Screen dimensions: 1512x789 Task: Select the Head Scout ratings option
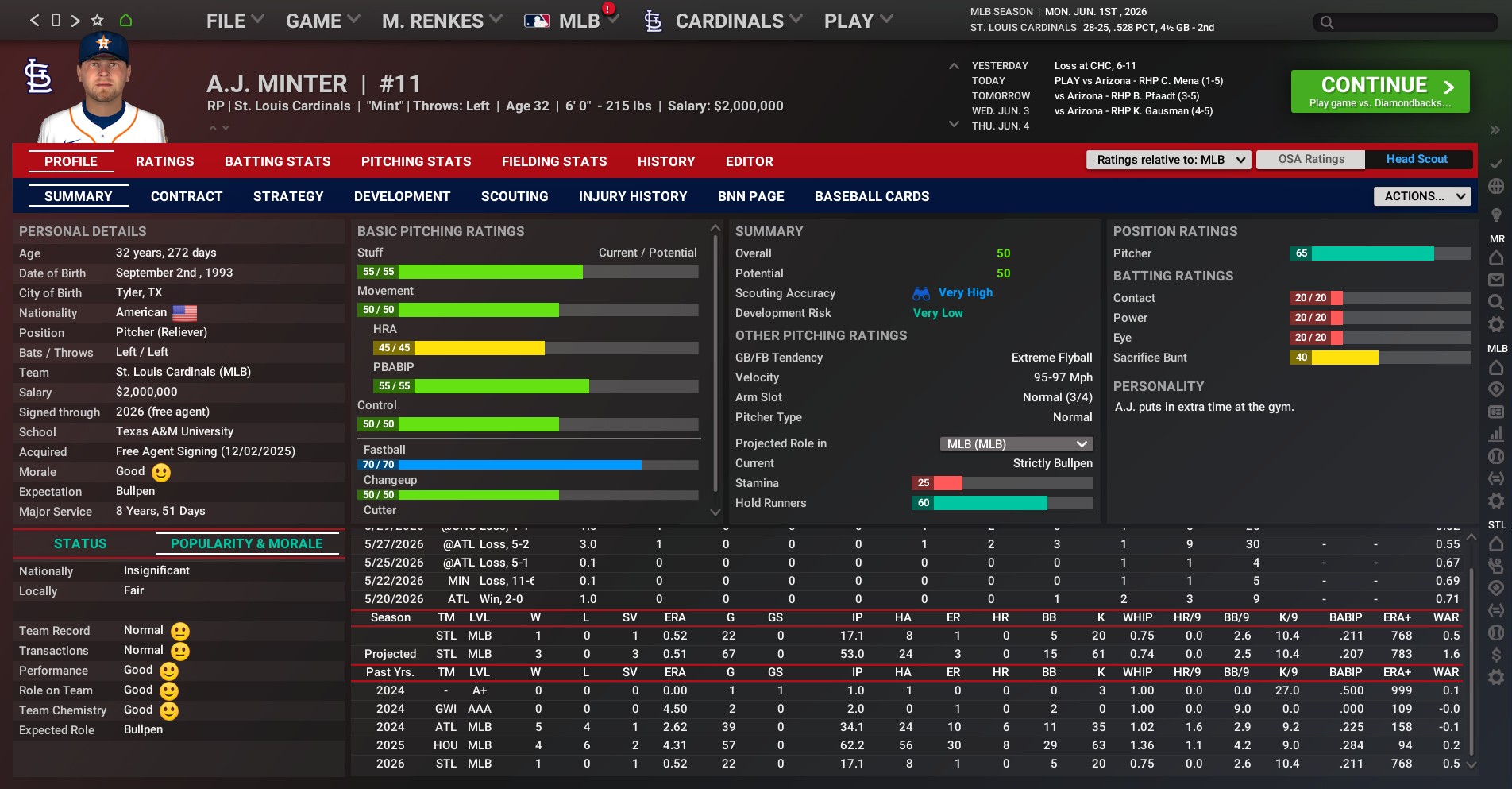tap(1417, 160)
